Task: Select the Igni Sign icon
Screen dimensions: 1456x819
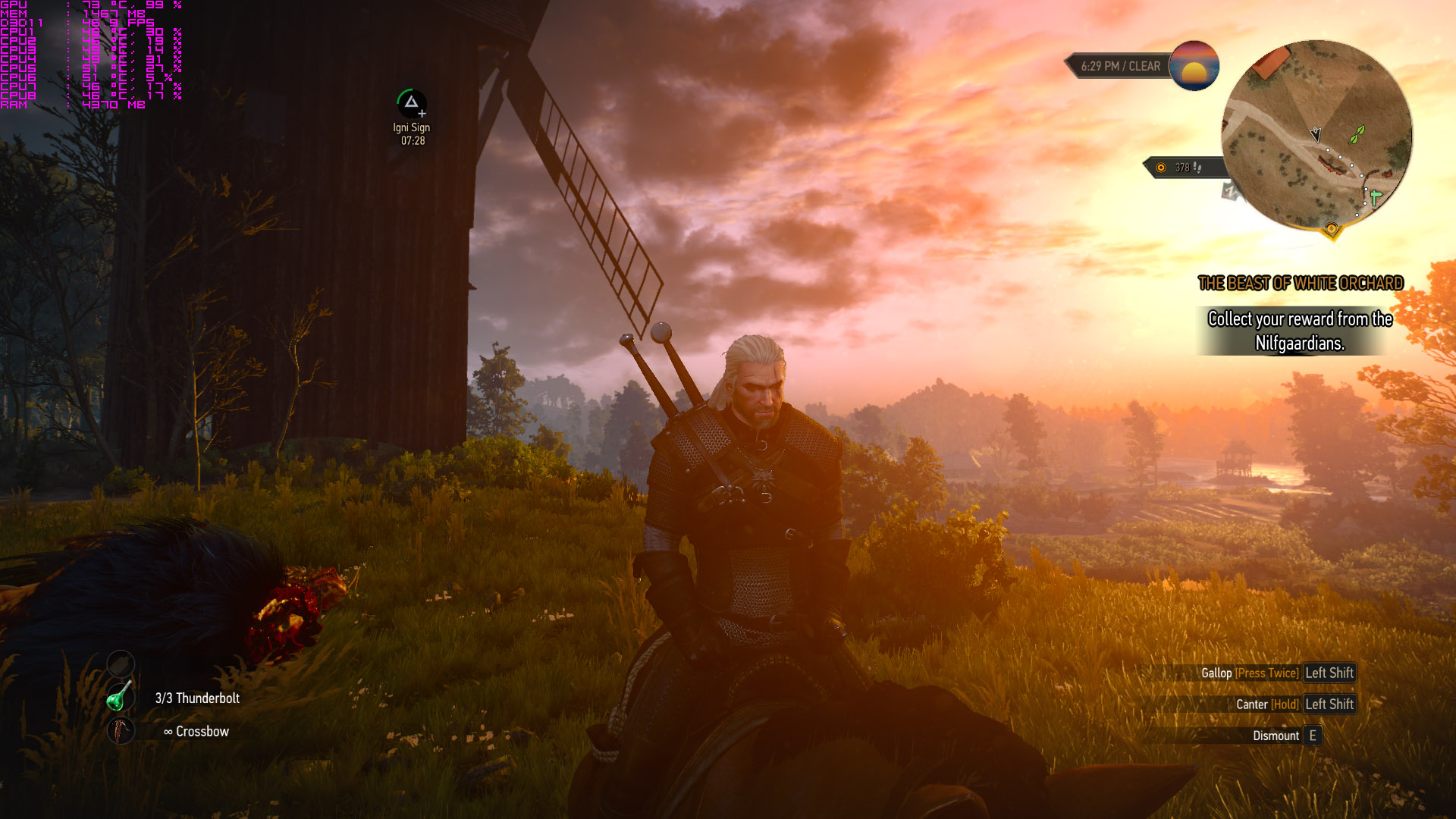Action: pos(411,103)
